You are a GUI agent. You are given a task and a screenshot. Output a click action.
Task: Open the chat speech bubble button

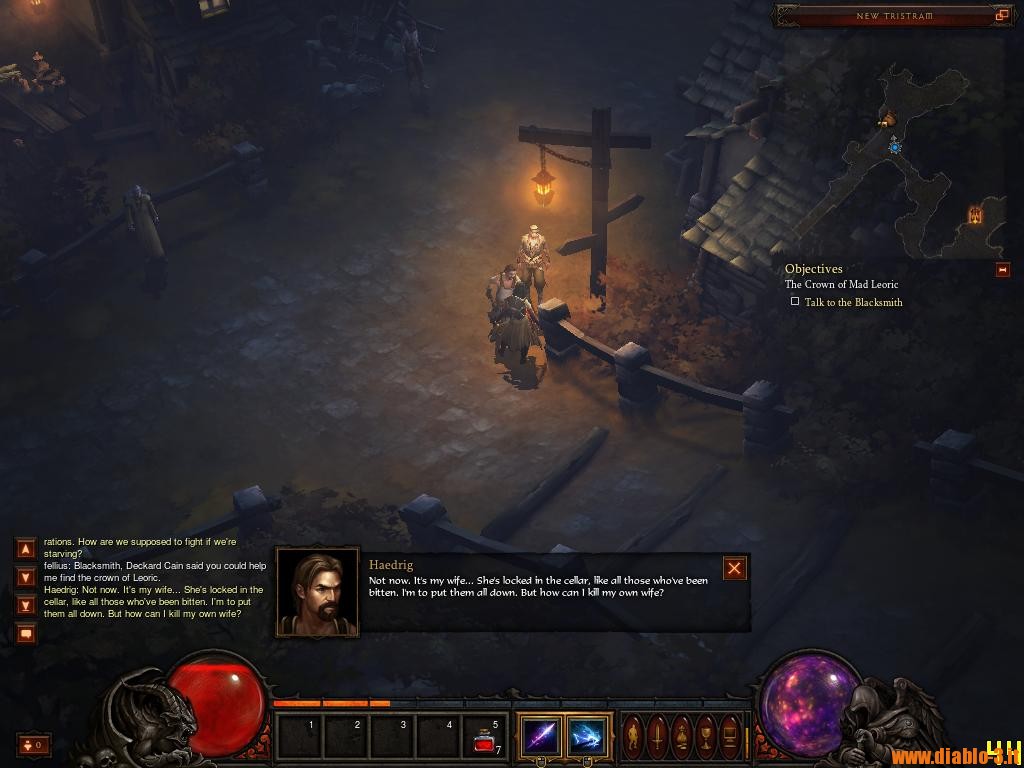click(x=26, y=633)
